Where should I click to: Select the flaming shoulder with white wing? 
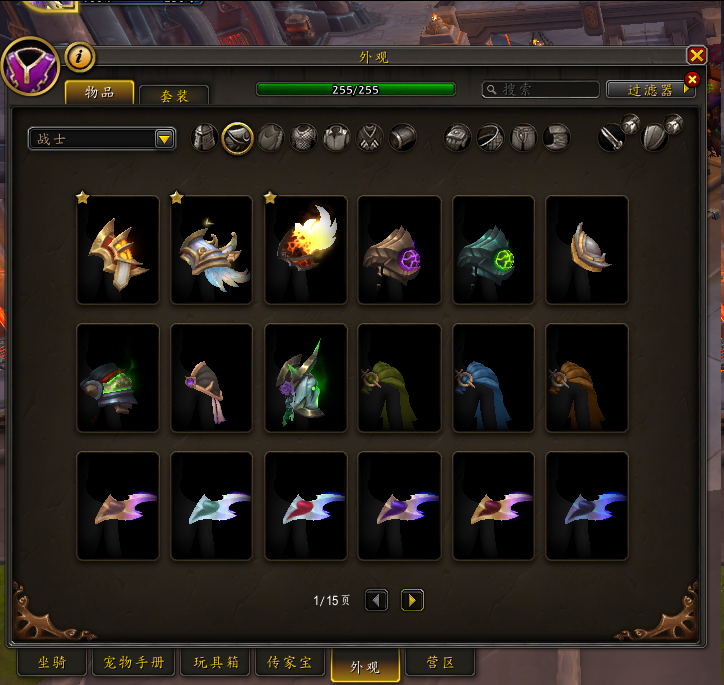[306, 250]
